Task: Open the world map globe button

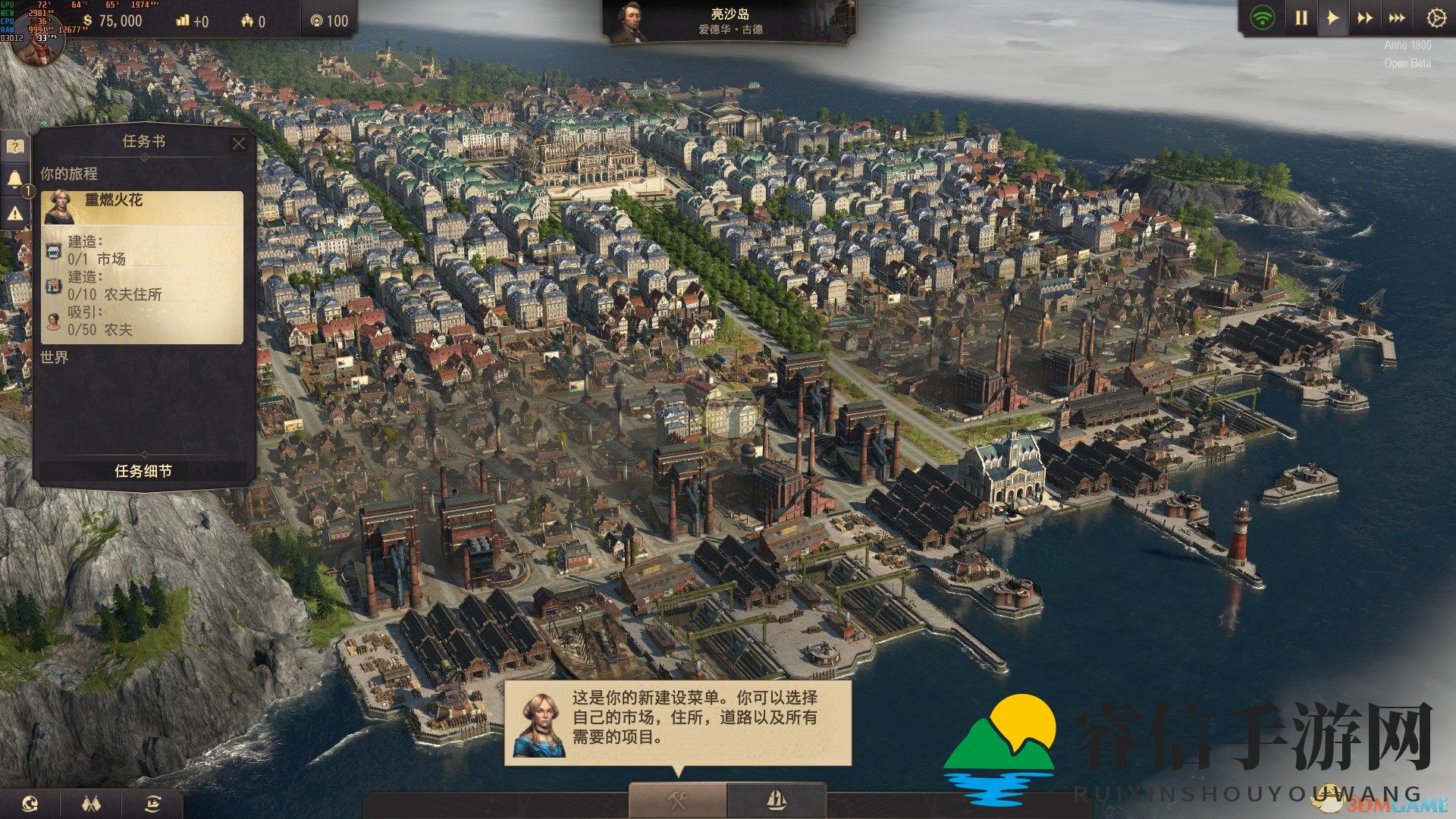Action: (30, 804)
